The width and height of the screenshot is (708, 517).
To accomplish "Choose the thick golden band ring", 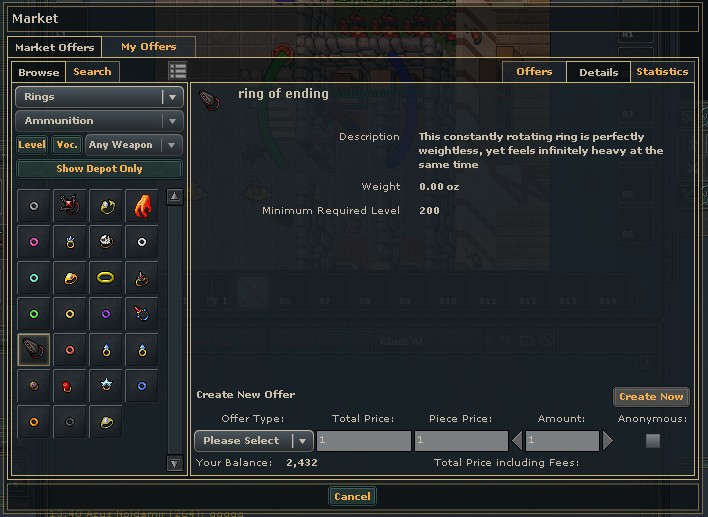I will (106, 278).
